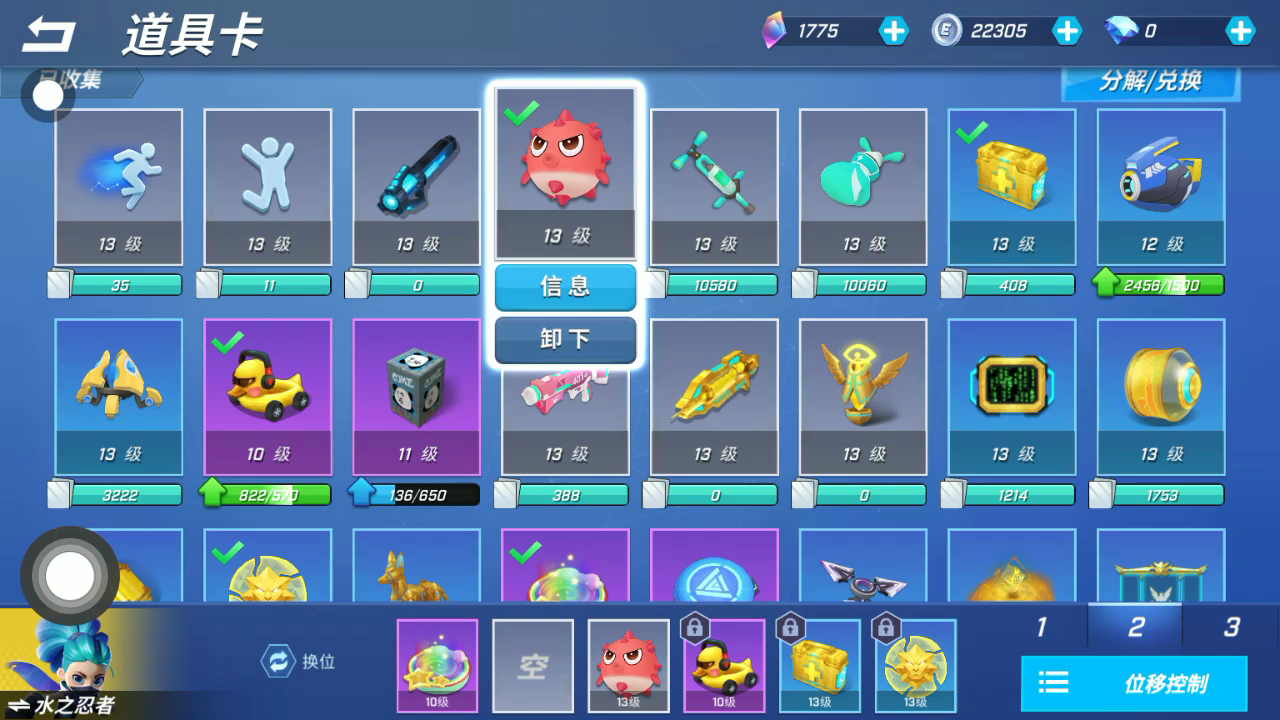Add more blue diamonds
1280x720 pixels.
[x=1240, y=31]
